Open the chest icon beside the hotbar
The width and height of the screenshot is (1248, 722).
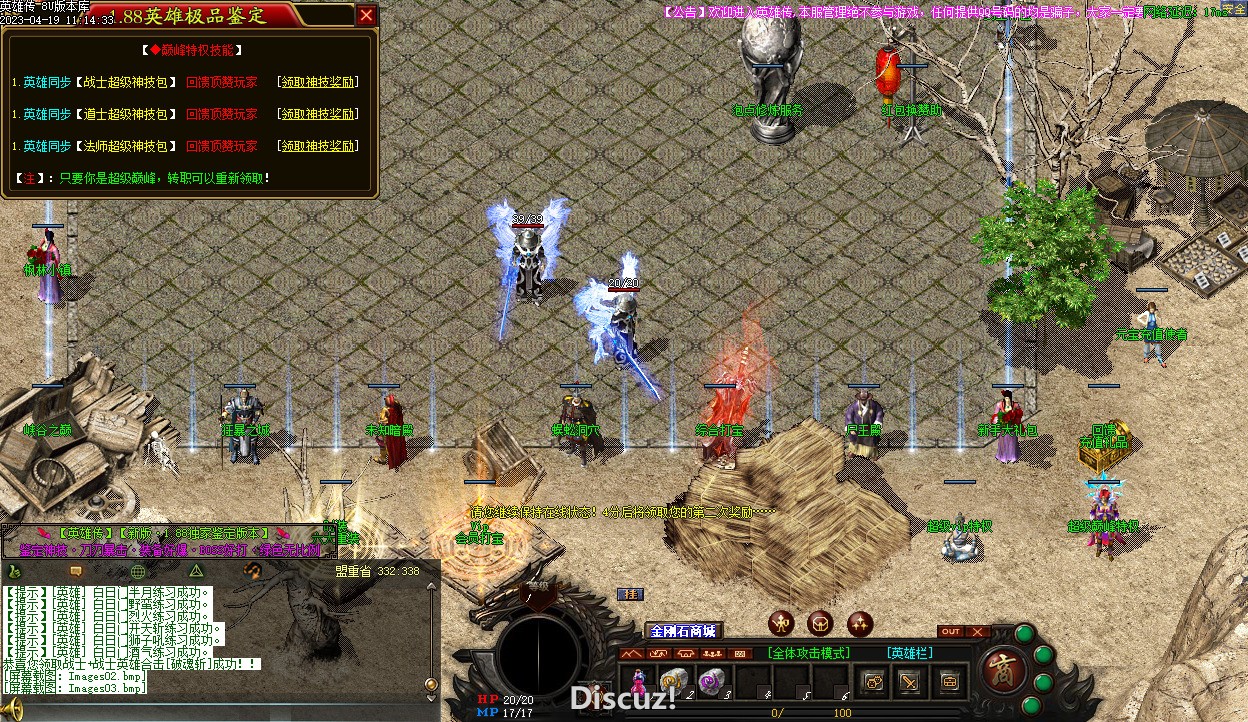click(x=949, y=682)
